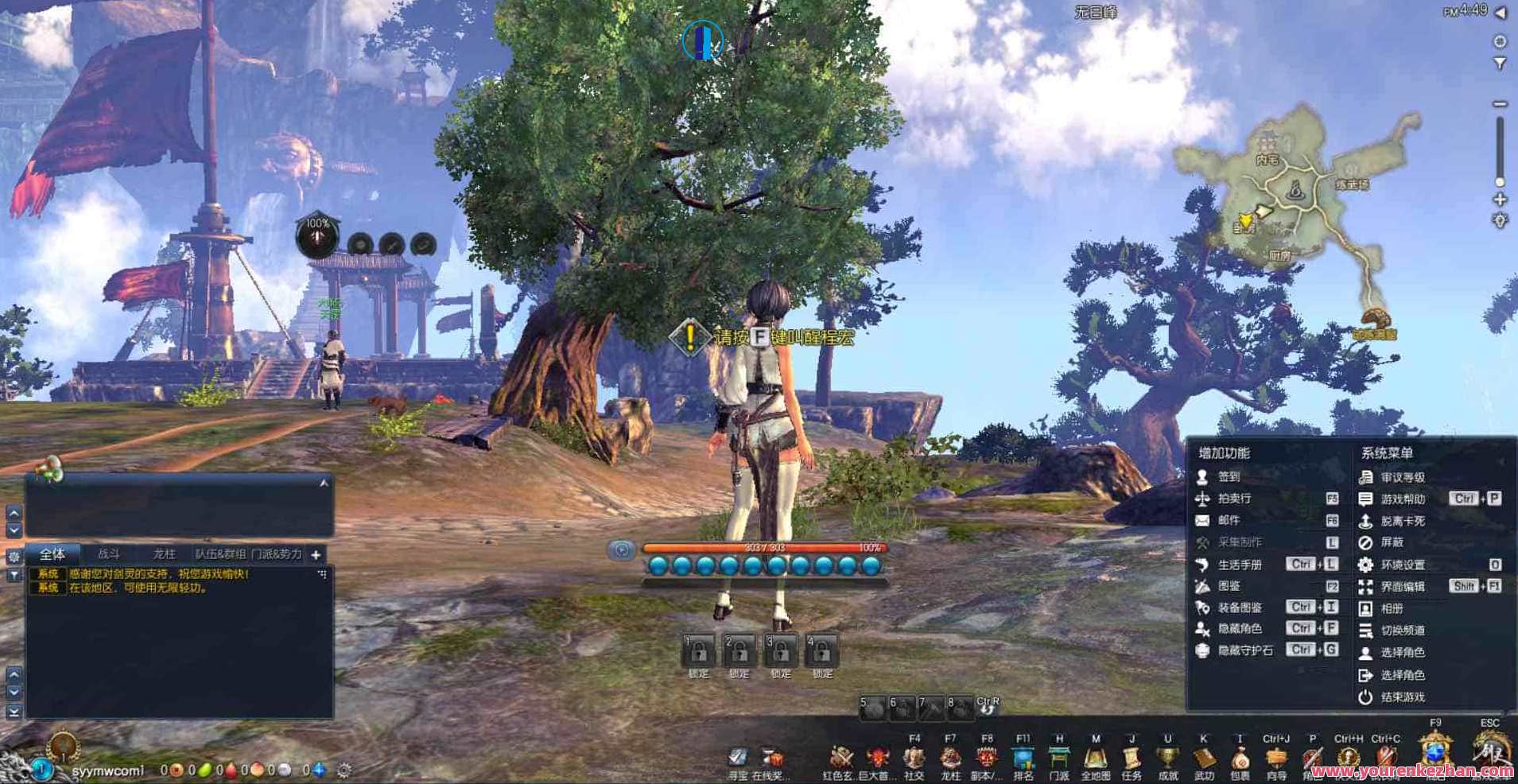Viewport: 1518px width, 784px height.
Task: Open the 全地图 (World Map) icon
Action: 1097,759
